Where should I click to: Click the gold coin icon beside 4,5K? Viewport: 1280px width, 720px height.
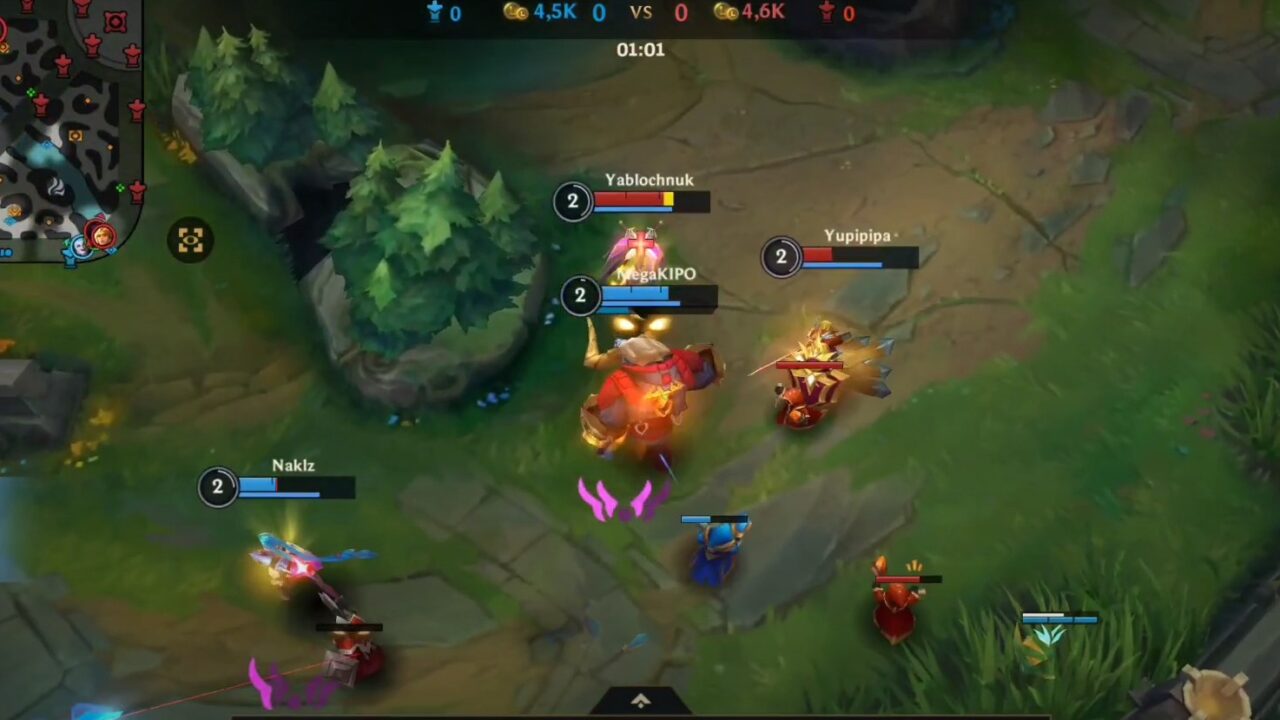pos(514,12)
